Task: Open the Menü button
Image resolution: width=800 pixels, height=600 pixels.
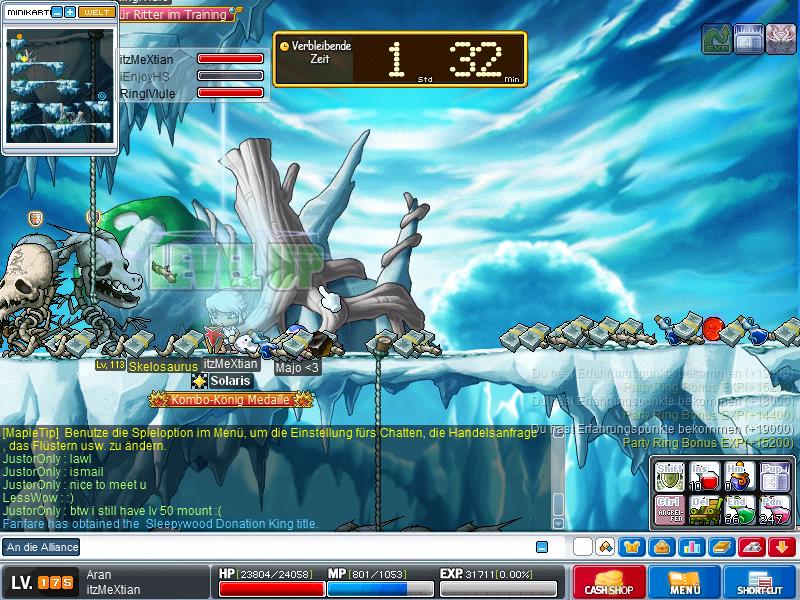Action: point(684,582)
